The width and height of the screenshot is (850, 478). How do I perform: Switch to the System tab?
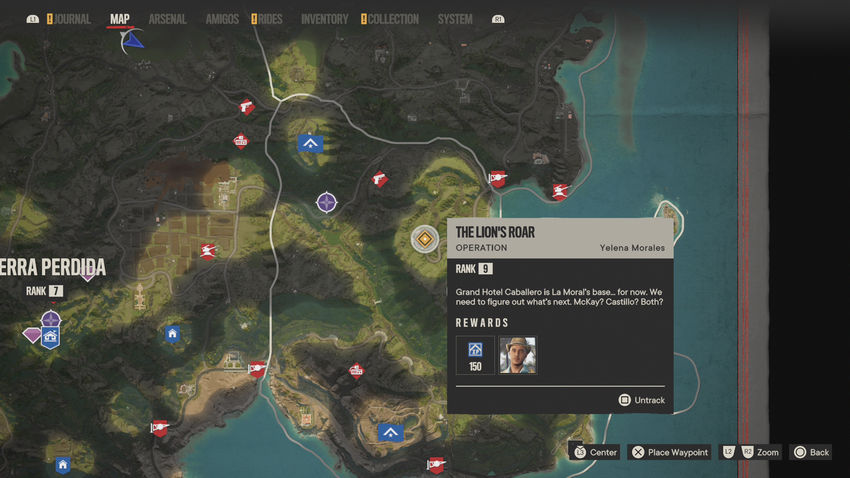pos(455,19)
